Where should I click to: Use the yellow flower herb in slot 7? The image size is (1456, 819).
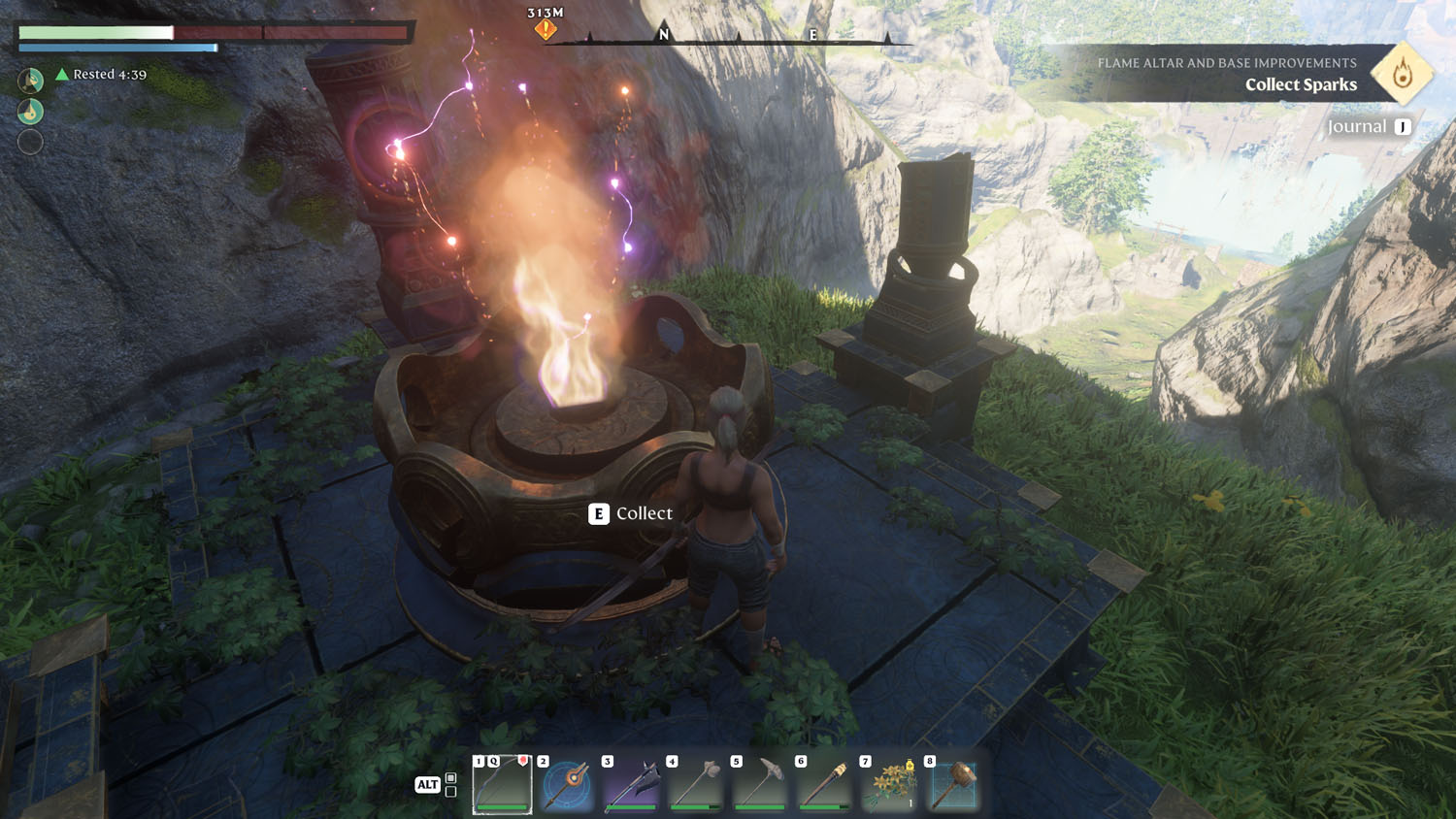click(889, 784)
